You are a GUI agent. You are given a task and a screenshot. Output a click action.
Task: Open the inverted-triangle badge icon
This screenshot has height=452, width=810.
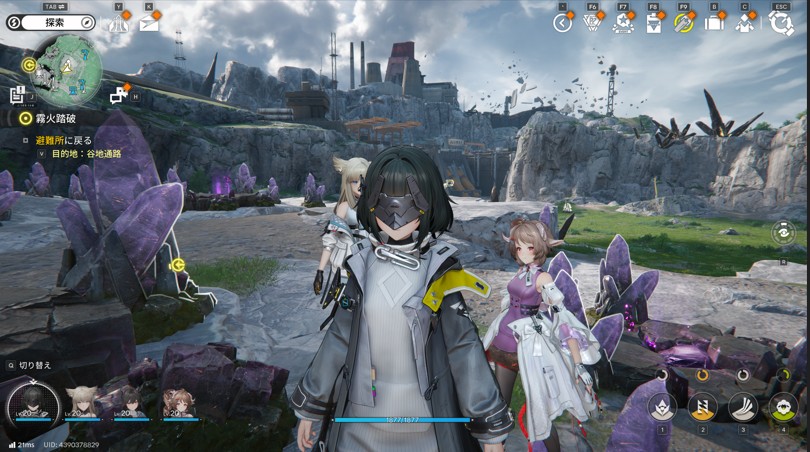(x=593, y=23)
